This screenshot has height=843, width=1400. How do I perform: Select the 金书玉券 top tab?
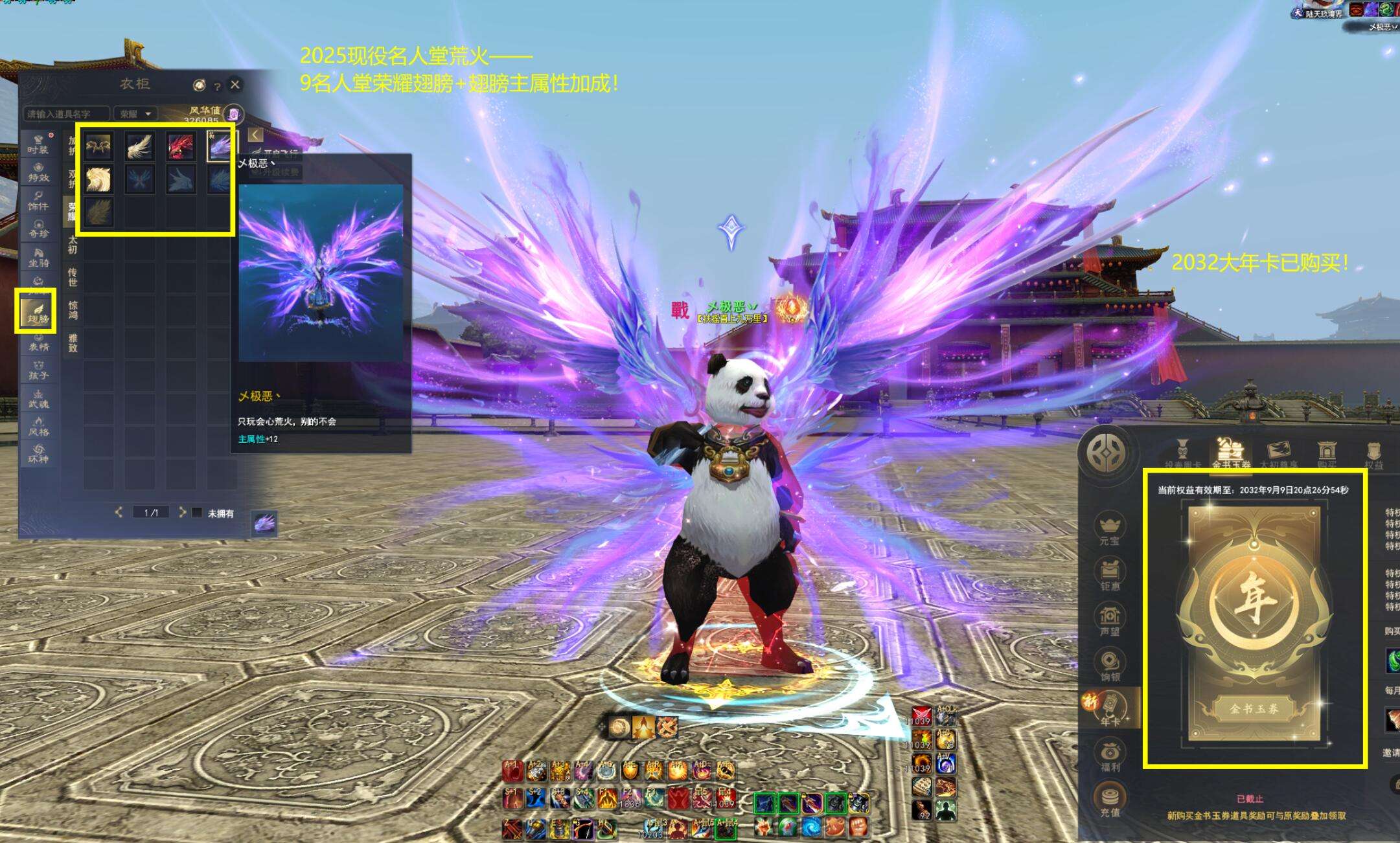click(1230, 453)
